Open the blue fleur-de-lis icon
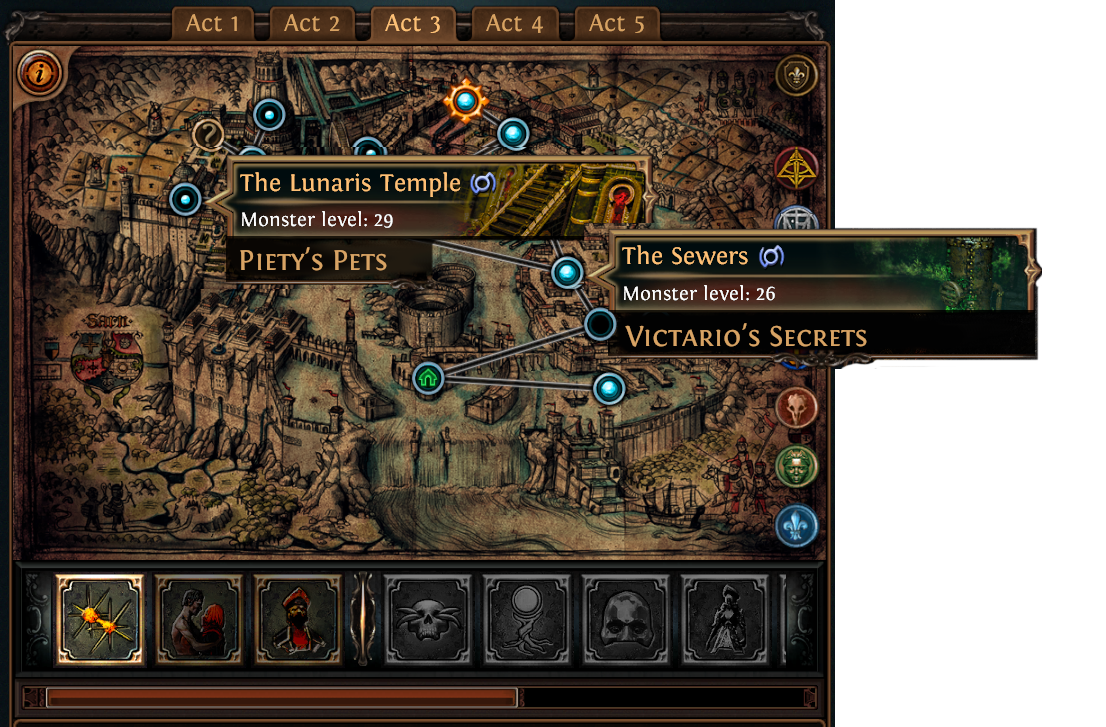 coord(796,526)
